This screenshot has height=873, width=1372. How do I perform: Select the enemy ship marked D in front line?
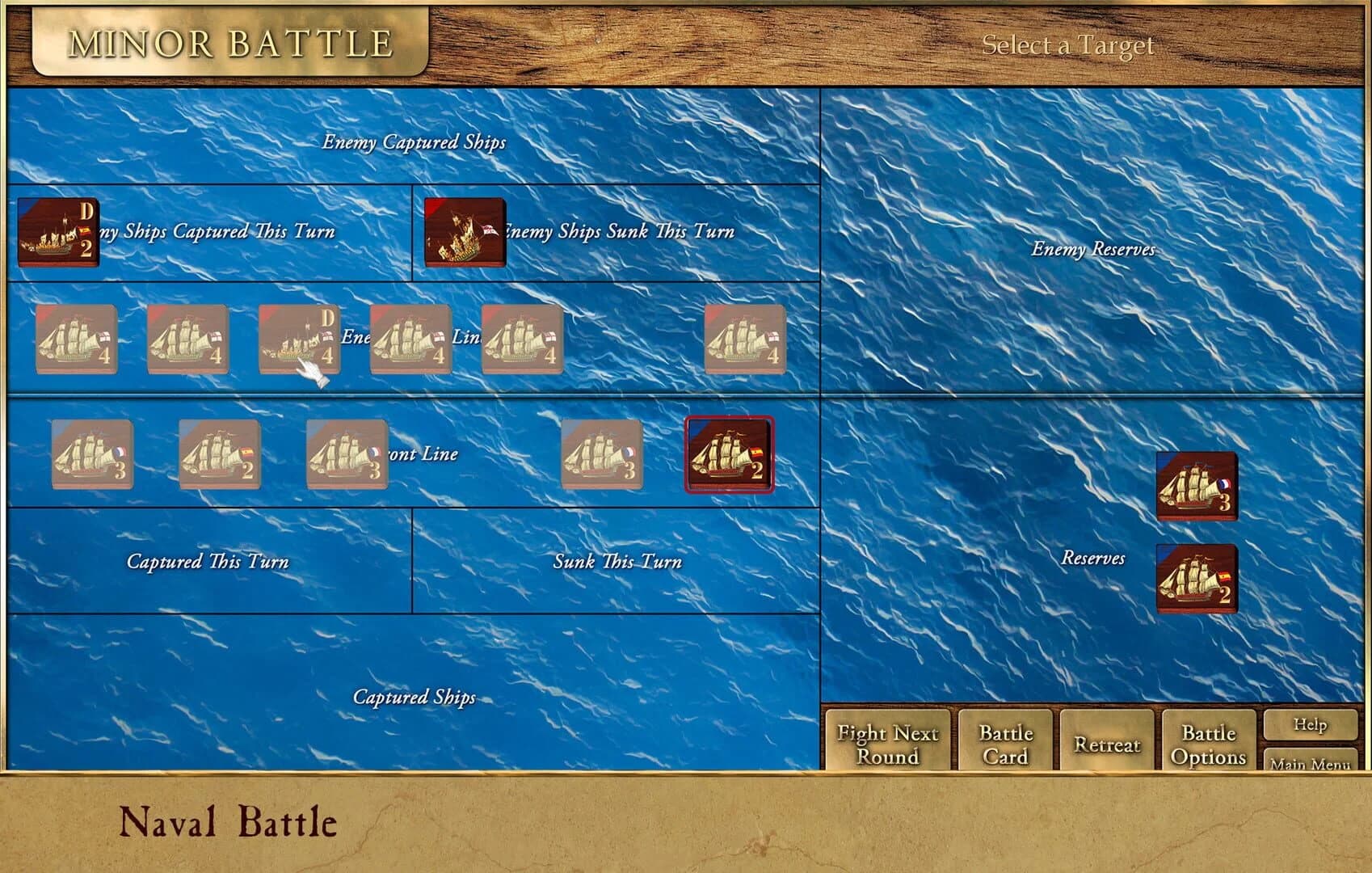[299, 339]
